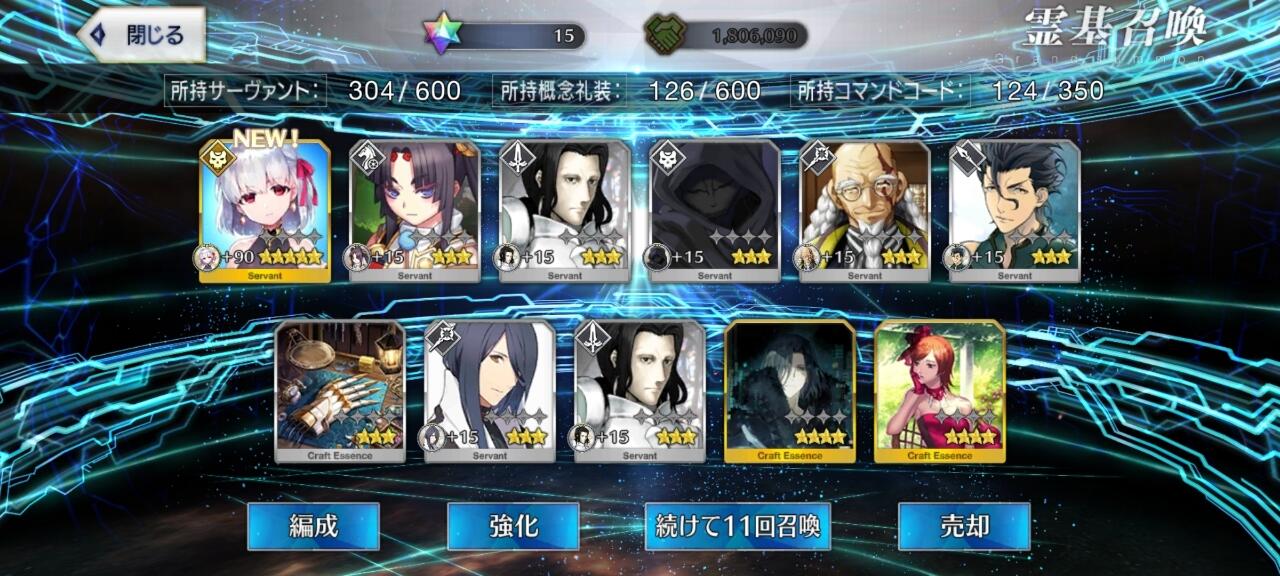Choose the dark-cloaked man Craft Essence card
1280x576 pixels.
[x=790, y=391]
